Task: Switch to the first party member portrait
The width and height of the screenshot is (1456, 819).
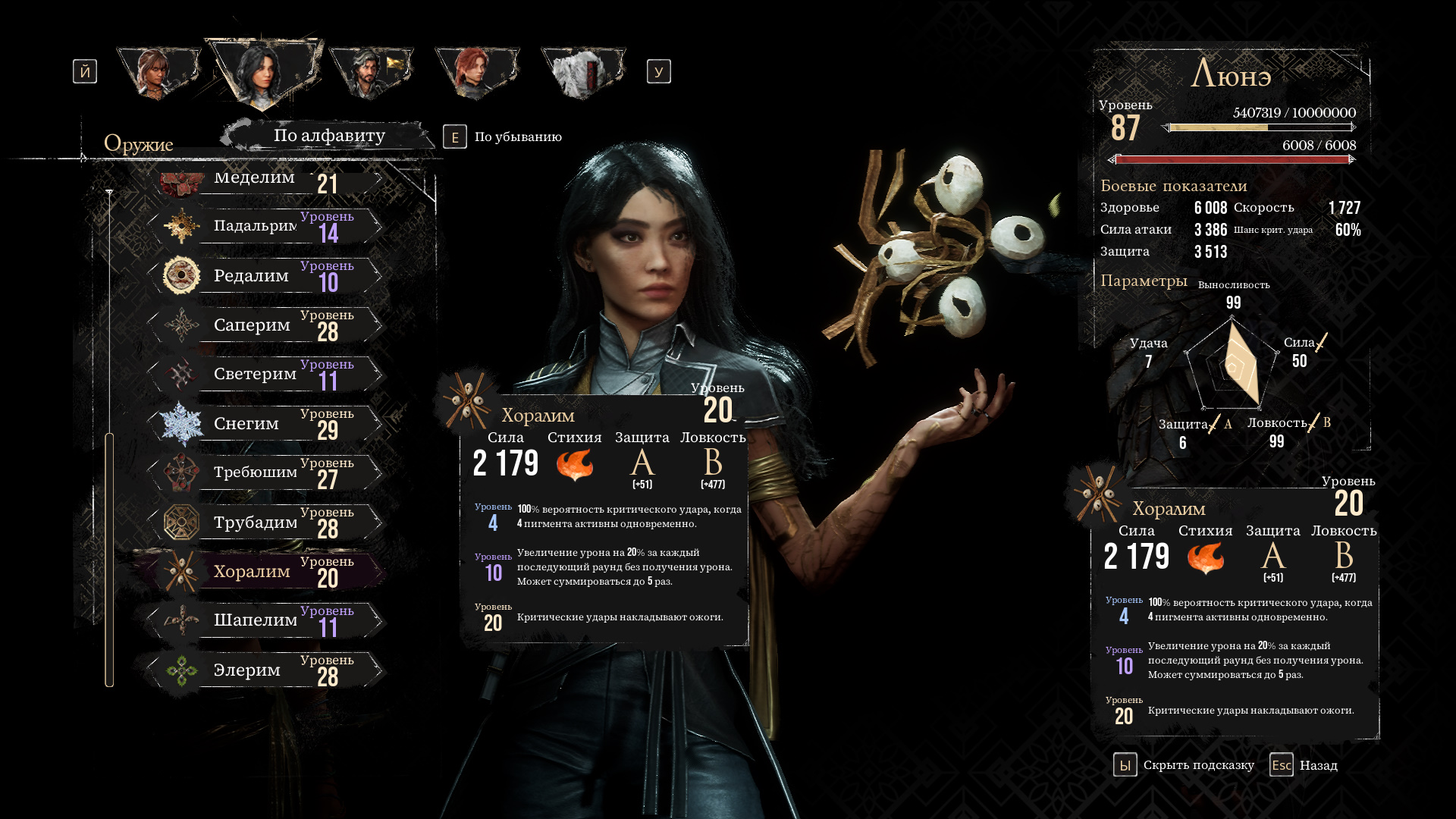Action: (x=157, y=73)
